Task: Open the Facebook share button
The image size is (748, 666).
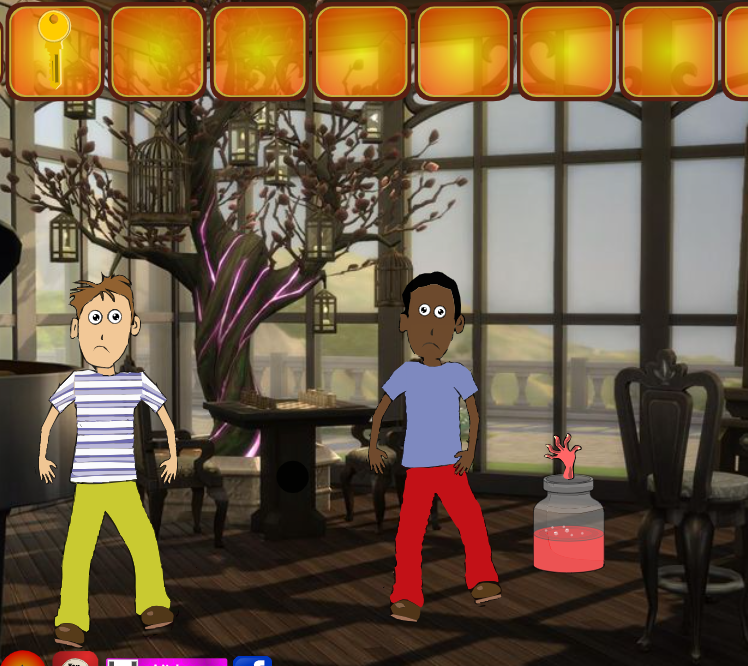Action: coord(253,661)
